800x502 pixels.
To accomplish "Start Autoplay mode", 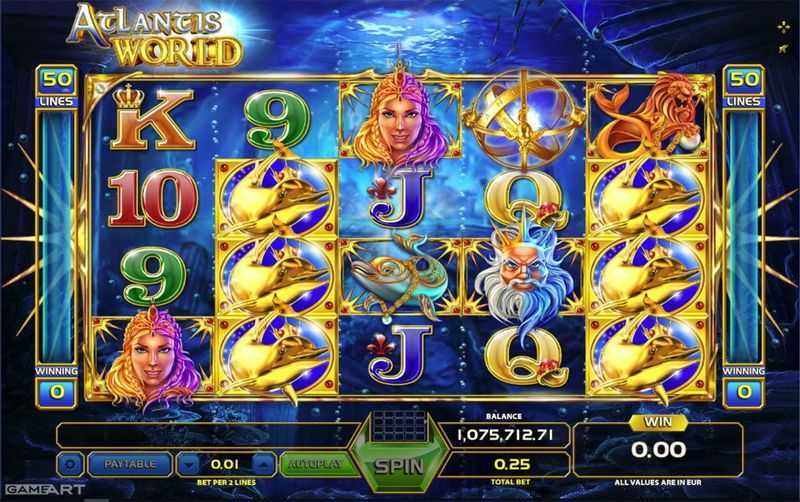I will (311, 464).
